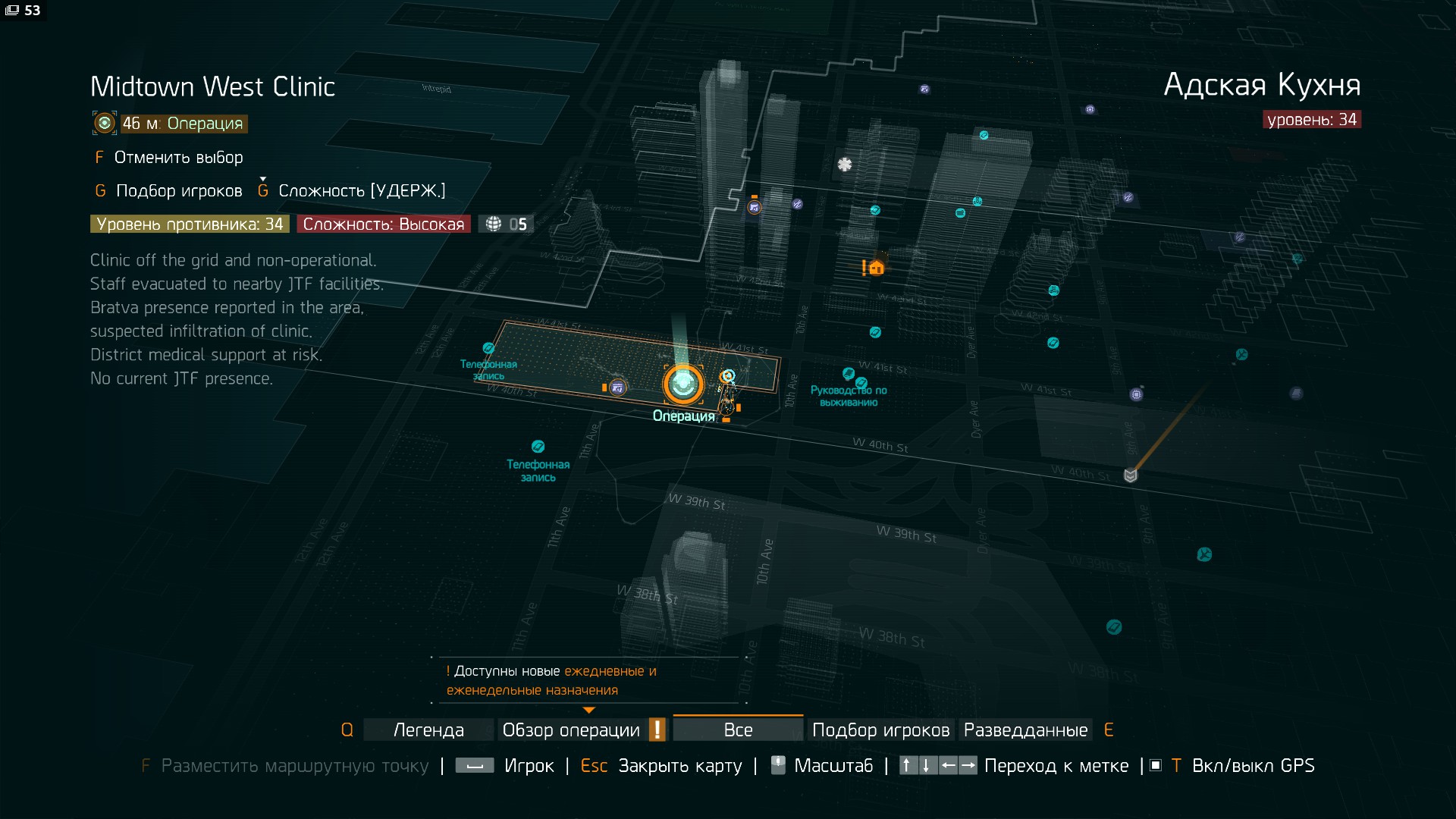Click the waypoint marker on W 40th St far right

pos(1131,475)
